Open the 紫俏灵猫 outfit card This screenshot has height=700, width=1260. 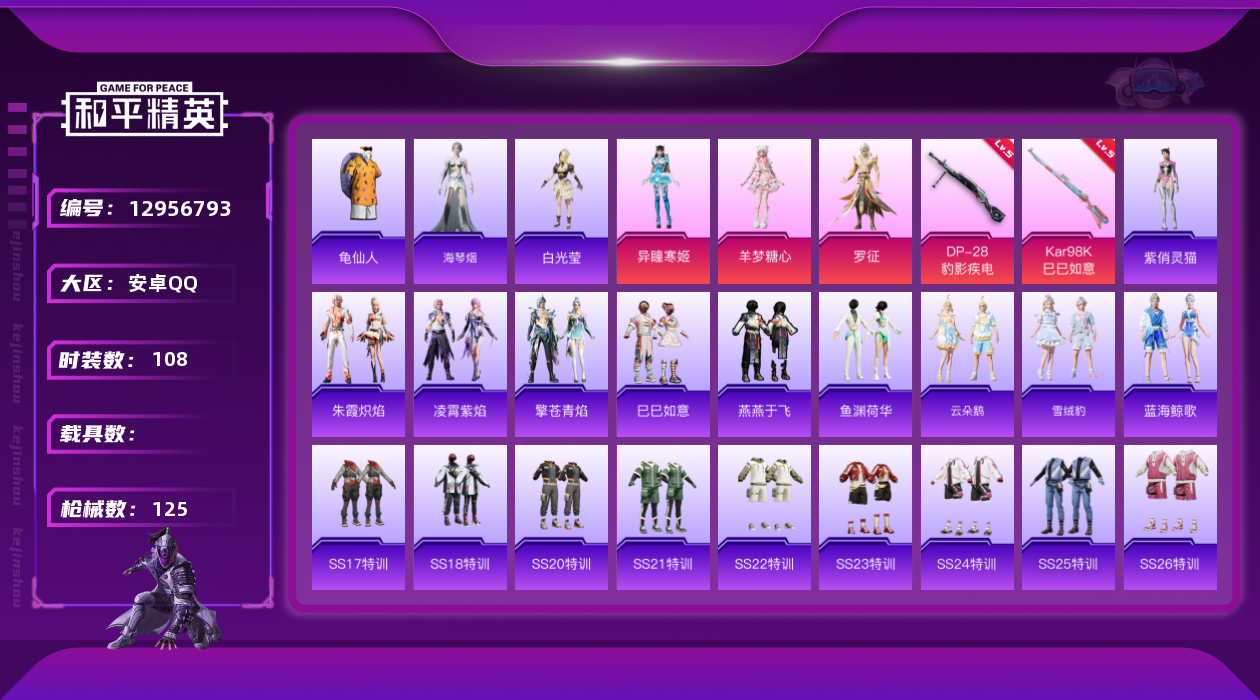[1170, 210]
